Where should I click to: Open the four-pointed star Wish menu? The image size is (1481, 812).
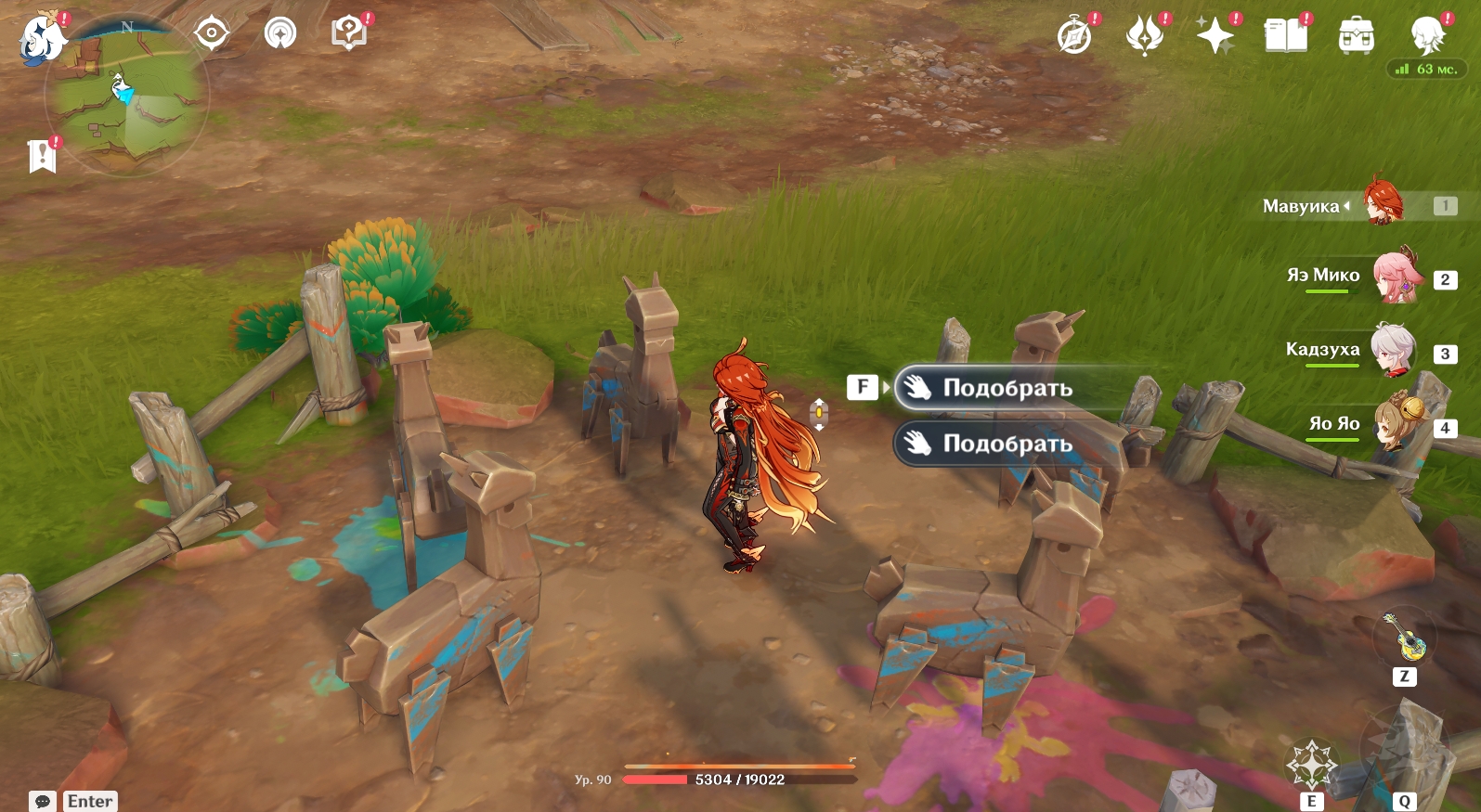pos(1215,37)
